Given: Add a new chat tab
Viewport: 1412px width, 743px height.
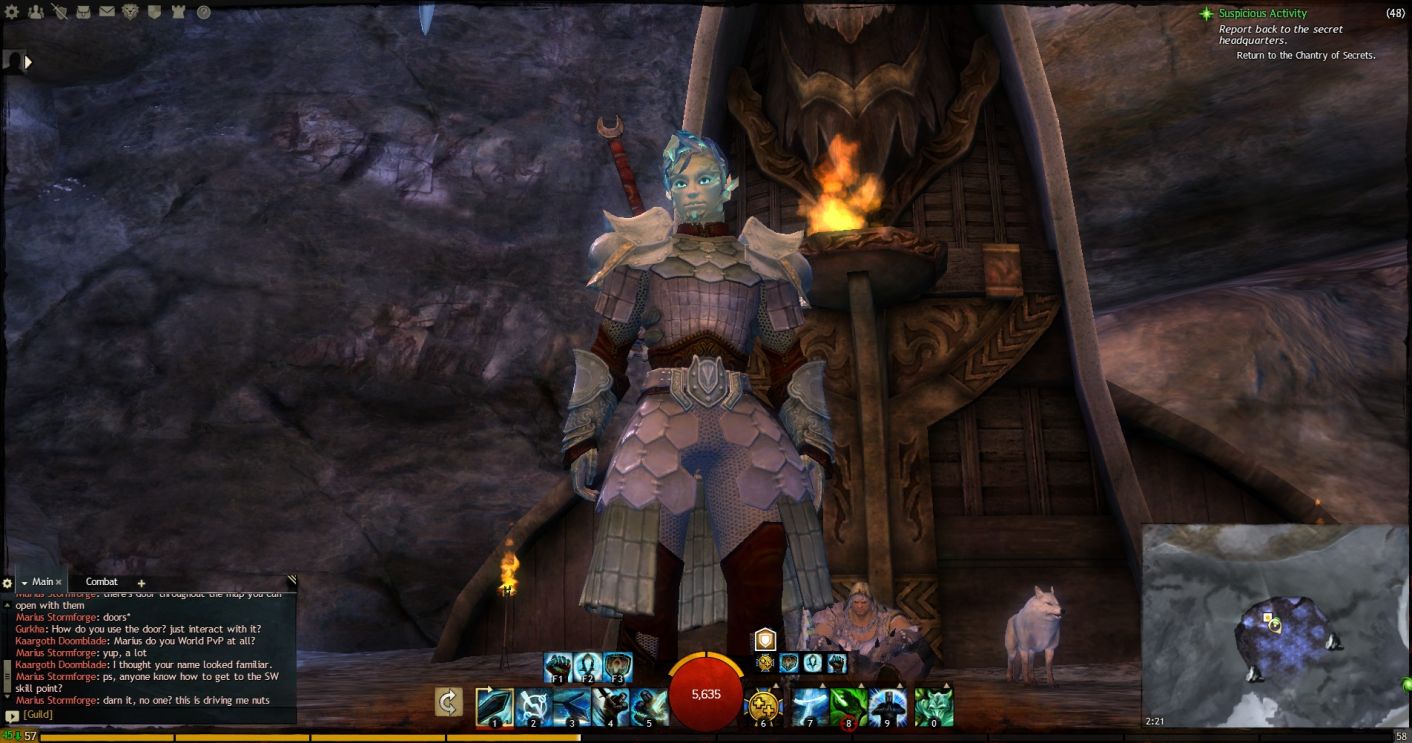Looking at the screenshot, I should pyautogui.click(x=141, y=583).
